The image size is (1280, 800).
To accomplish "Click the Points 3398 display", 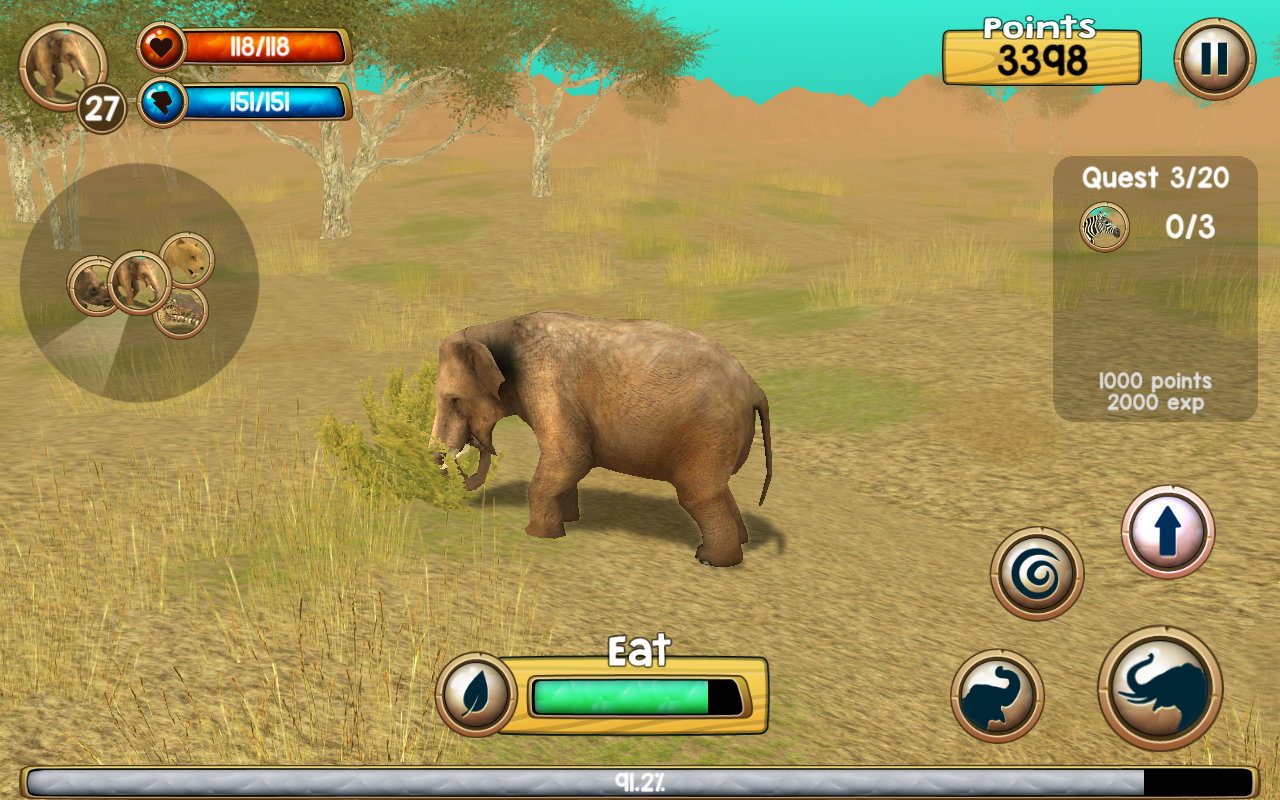I will (1042, 56).
